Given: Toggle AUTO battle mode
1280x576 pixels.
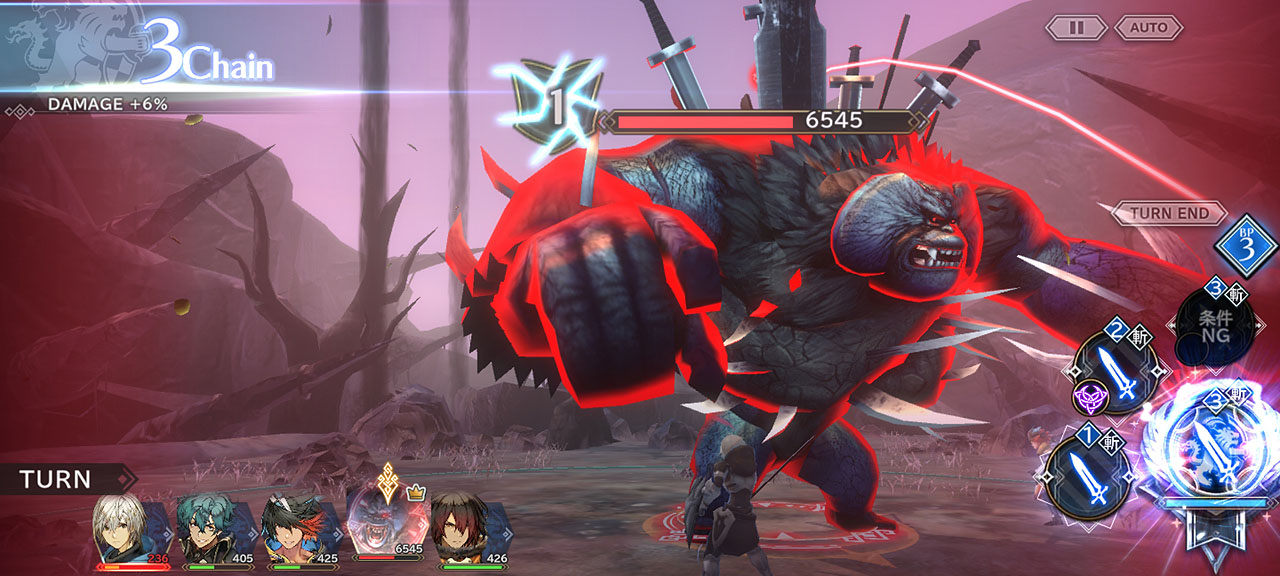Looking at the screenshot, I should 1148,28.
